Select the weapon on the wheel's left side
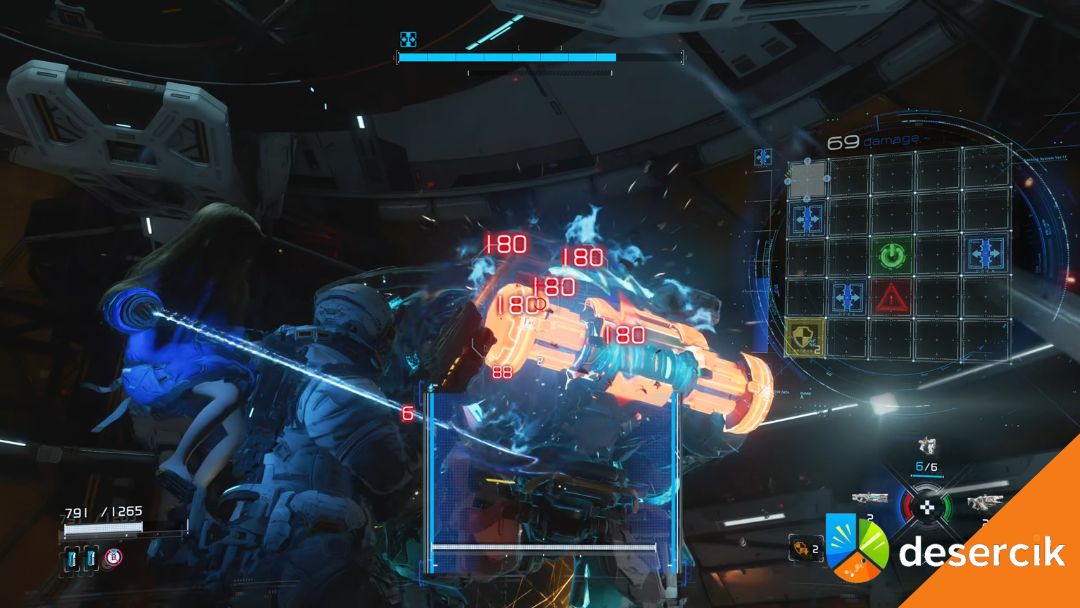 870,497
